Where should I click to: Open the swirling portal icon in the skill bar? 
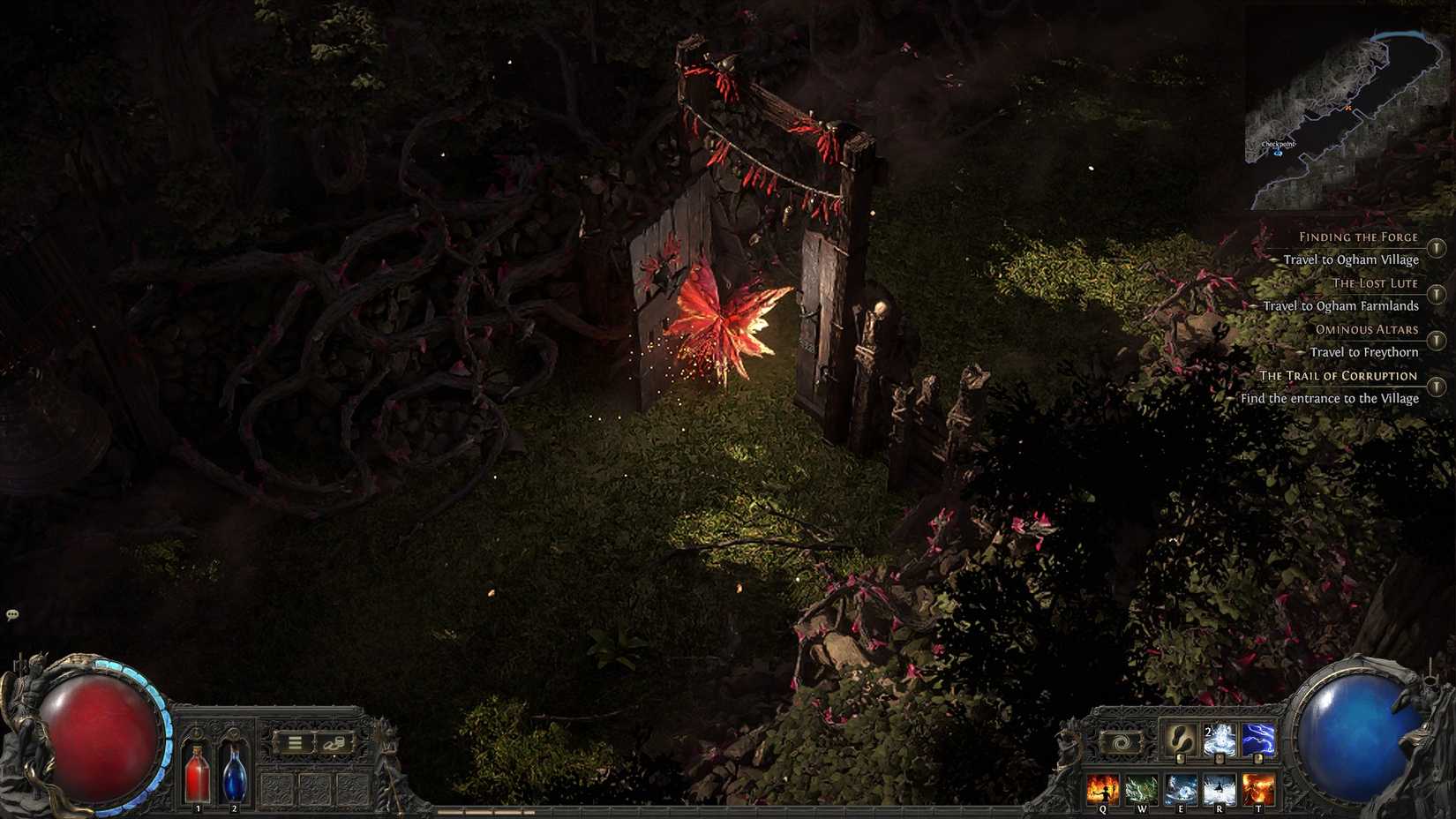click(x=1122, y=742)
